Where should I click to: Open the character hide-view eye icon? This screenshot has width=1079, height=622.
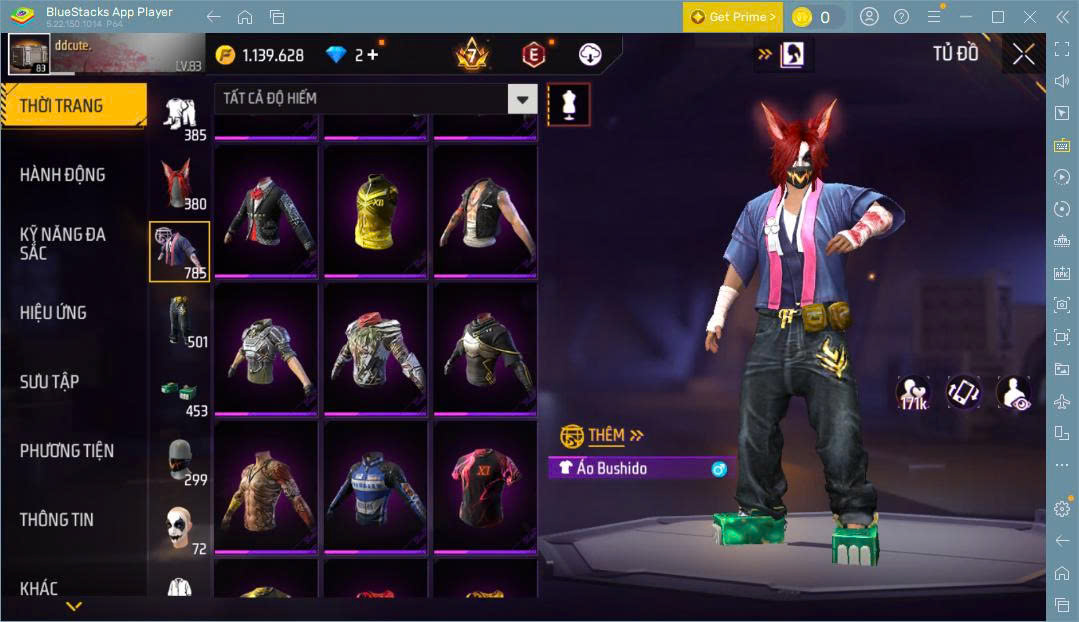[1014, 393]
